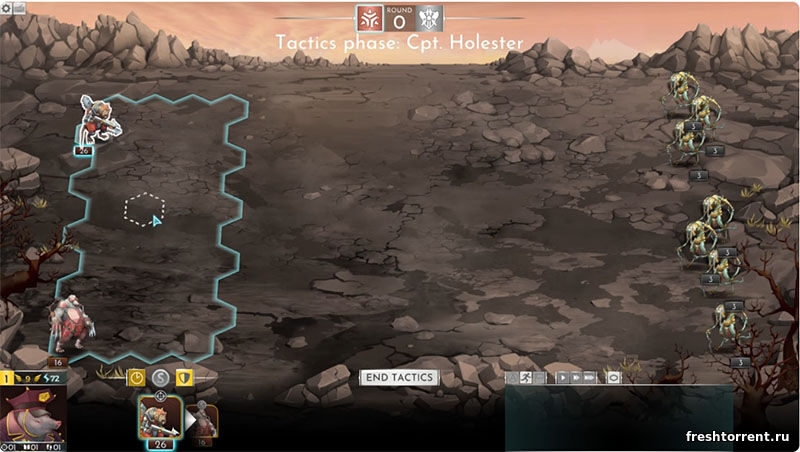Set combat animation to single-arrow play speed
The image size is (800, 452).
pos(564,378)
